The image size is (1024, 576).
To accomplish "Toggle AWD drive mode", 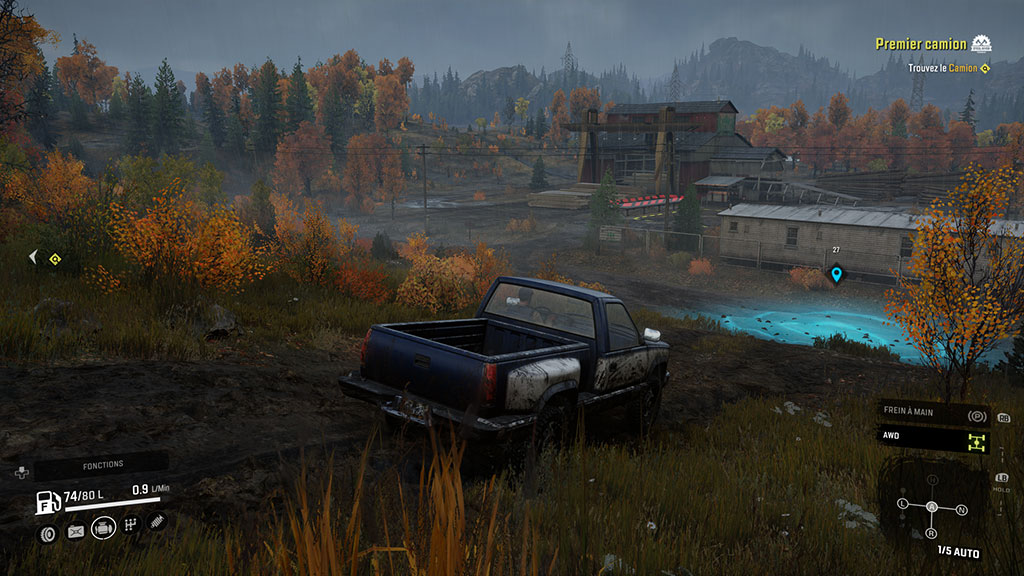I will tap(932, 438).
